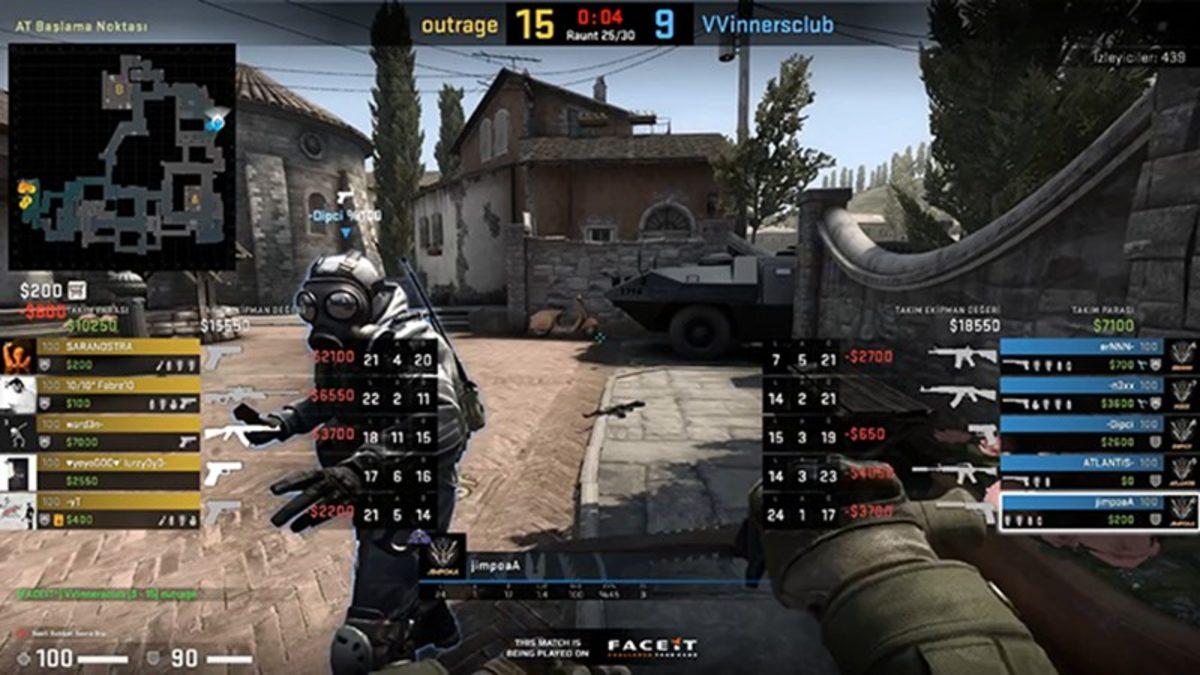Open the minimap overview
The image size is (1200, 675).
click(x=122, y=157)
